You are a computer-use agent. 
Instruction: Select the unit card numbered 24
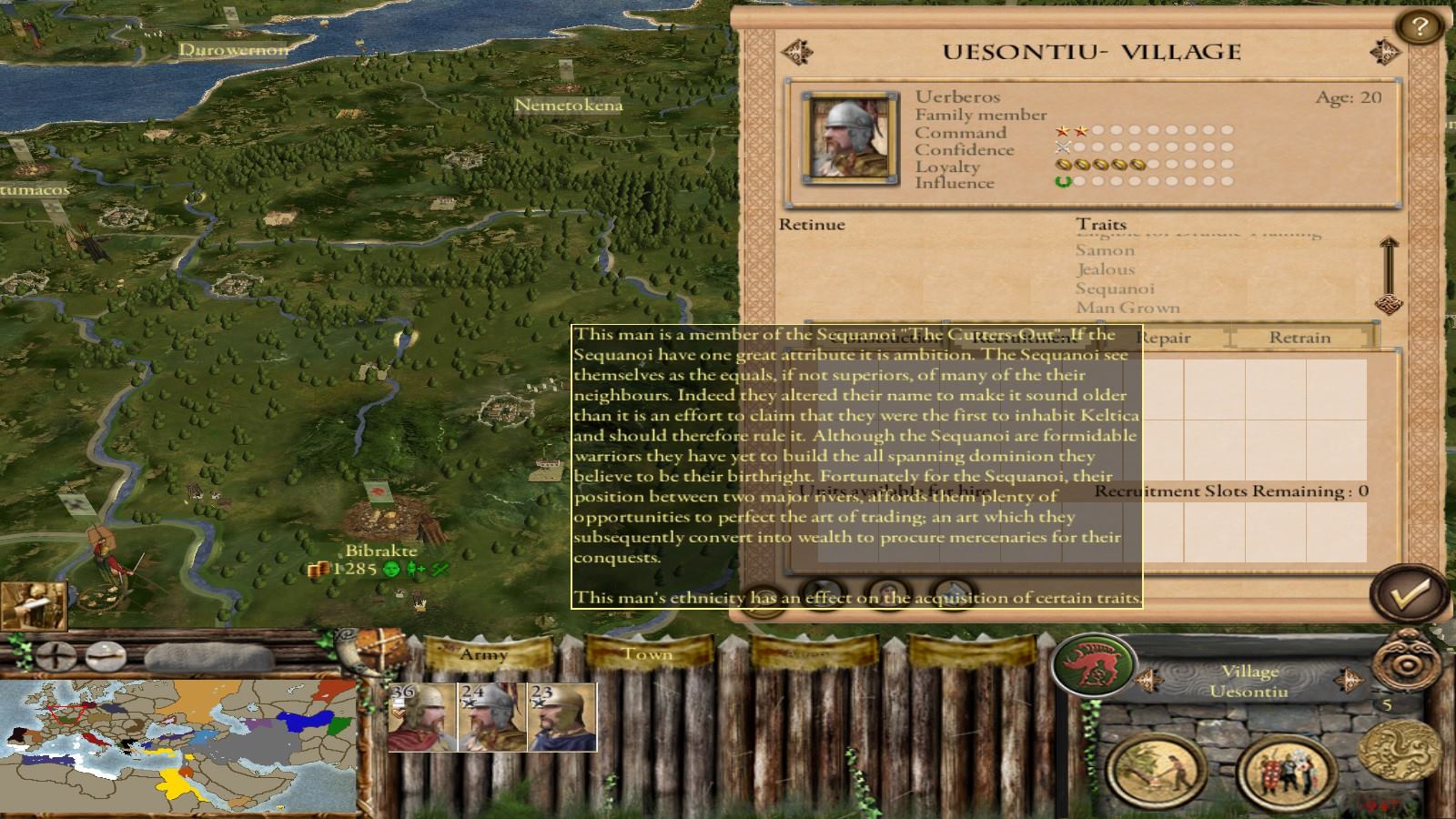click(491, 717)
